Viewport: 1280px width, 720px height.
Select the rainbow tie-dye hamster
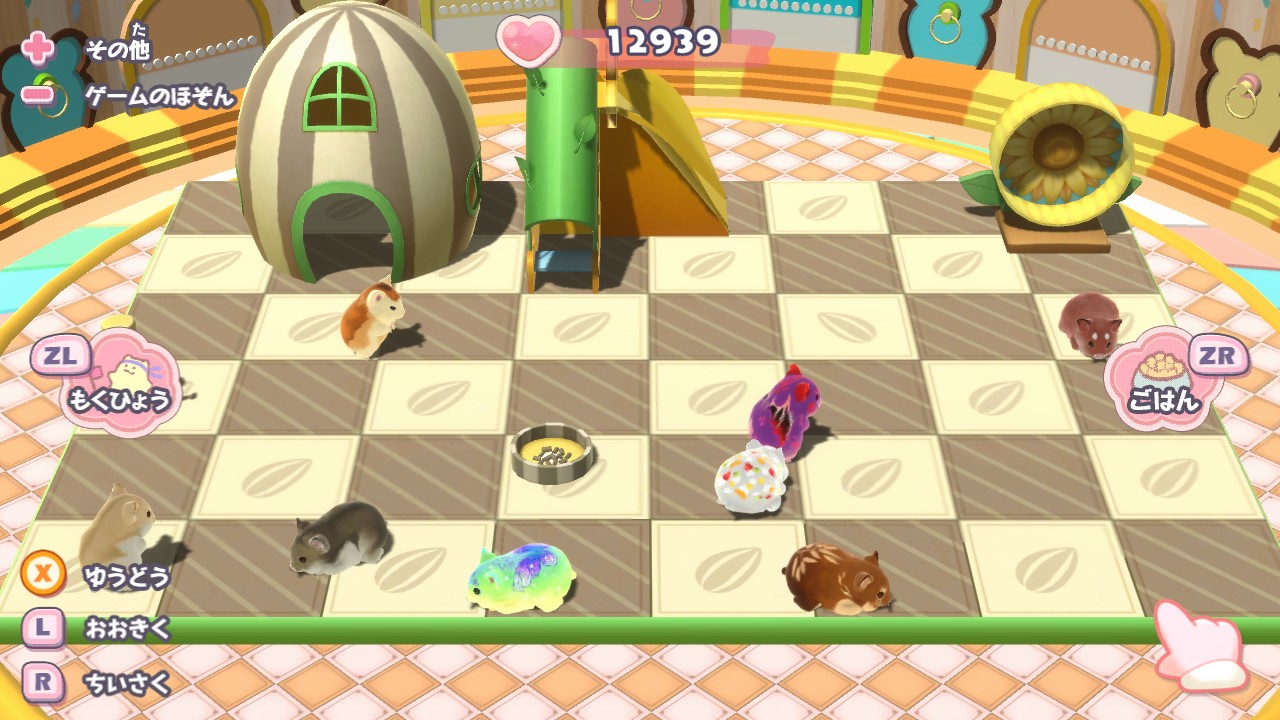[x=523, y=578]
